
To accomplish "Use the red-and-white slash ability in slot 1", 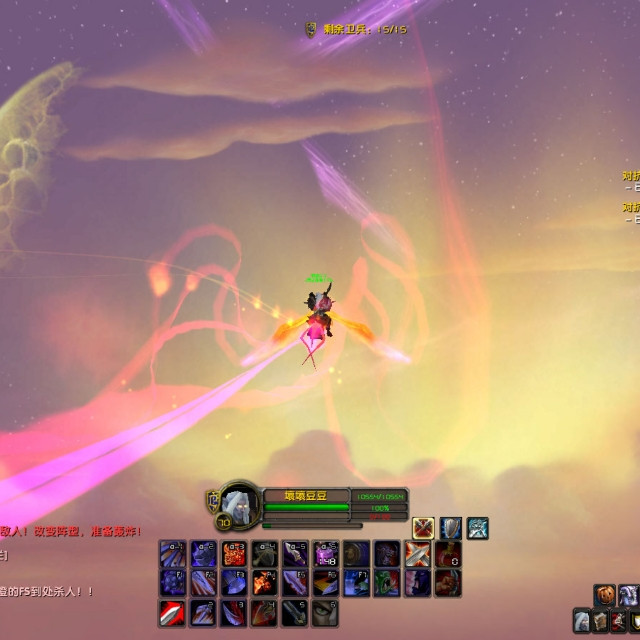I will (x=172, y=612).
